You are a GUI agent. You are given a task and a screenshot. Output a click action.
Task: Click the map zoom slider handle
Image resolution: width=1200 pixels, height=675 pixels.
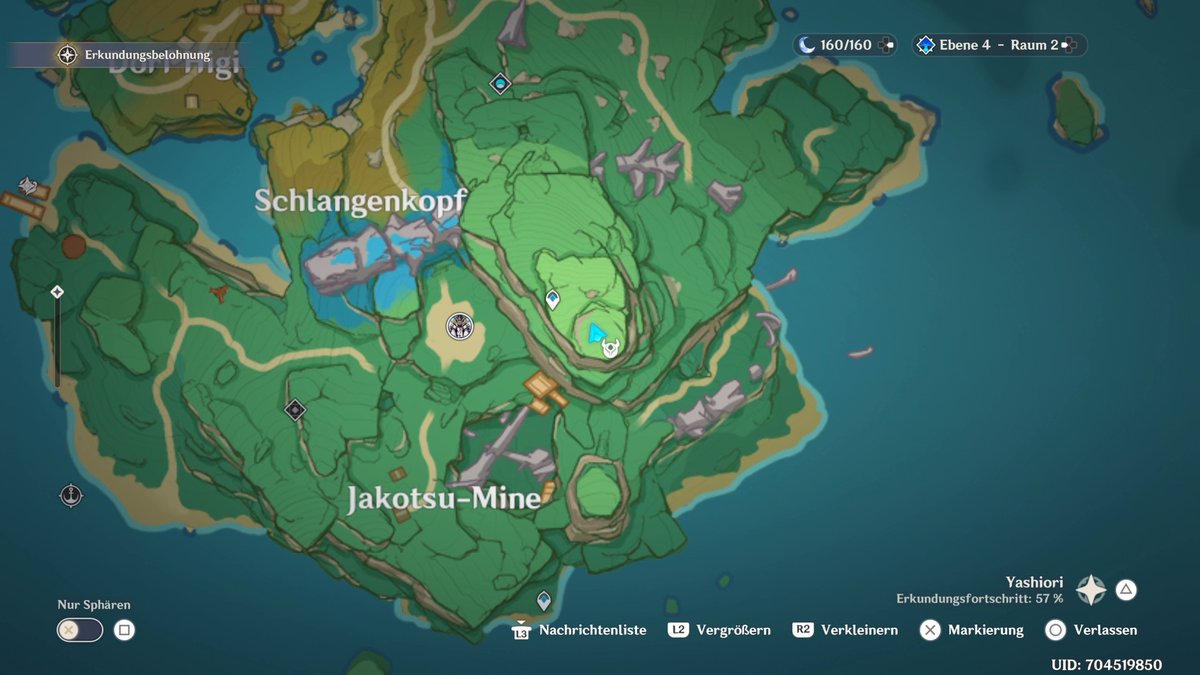click(57, 292)
